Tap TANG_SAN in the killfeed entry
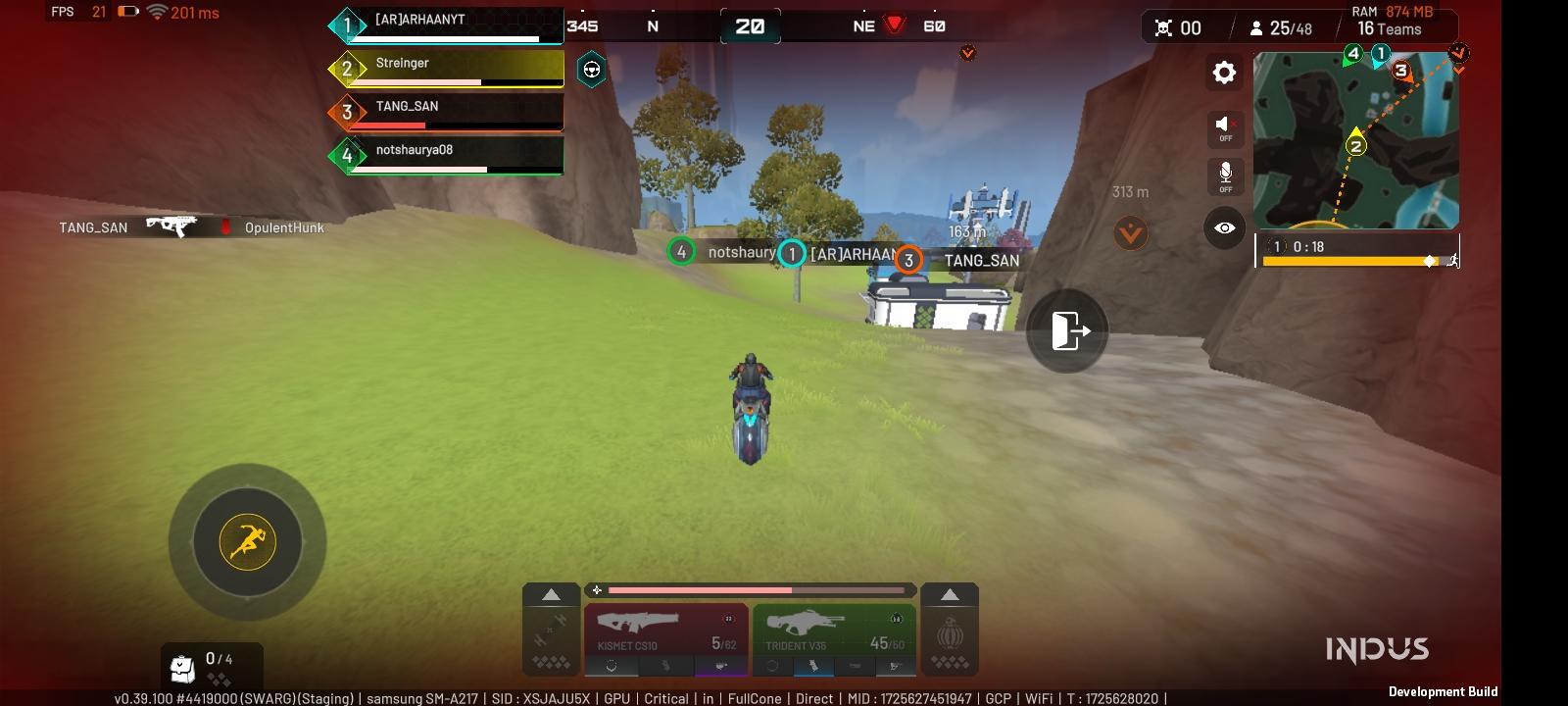This screenshot has height=706, width=1568. (x=94, y=227)
